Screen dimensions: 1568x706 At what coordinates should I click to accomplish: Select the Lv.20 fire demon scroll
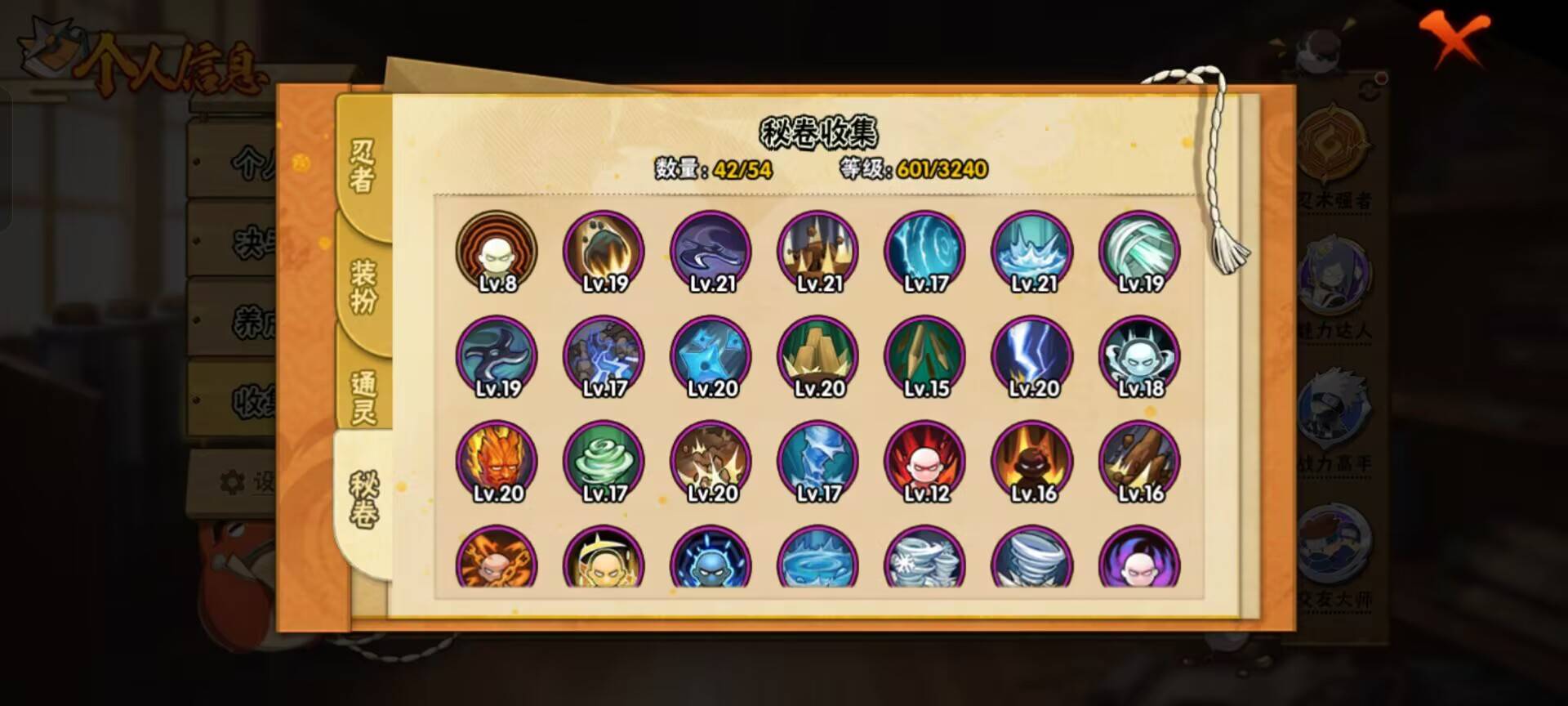pos(498,462)
